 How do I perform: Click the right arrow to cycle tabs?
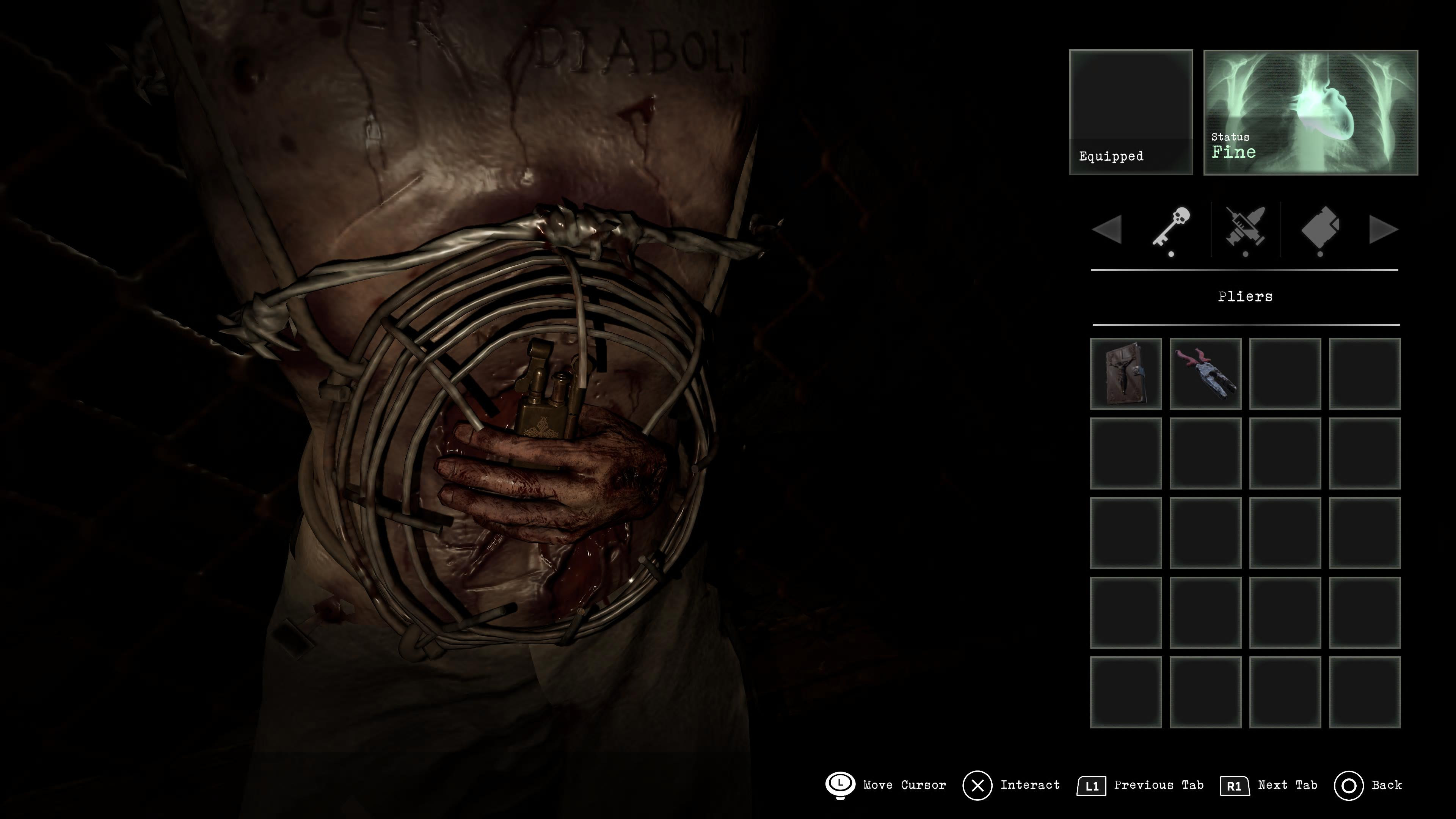click(1383, 230)
